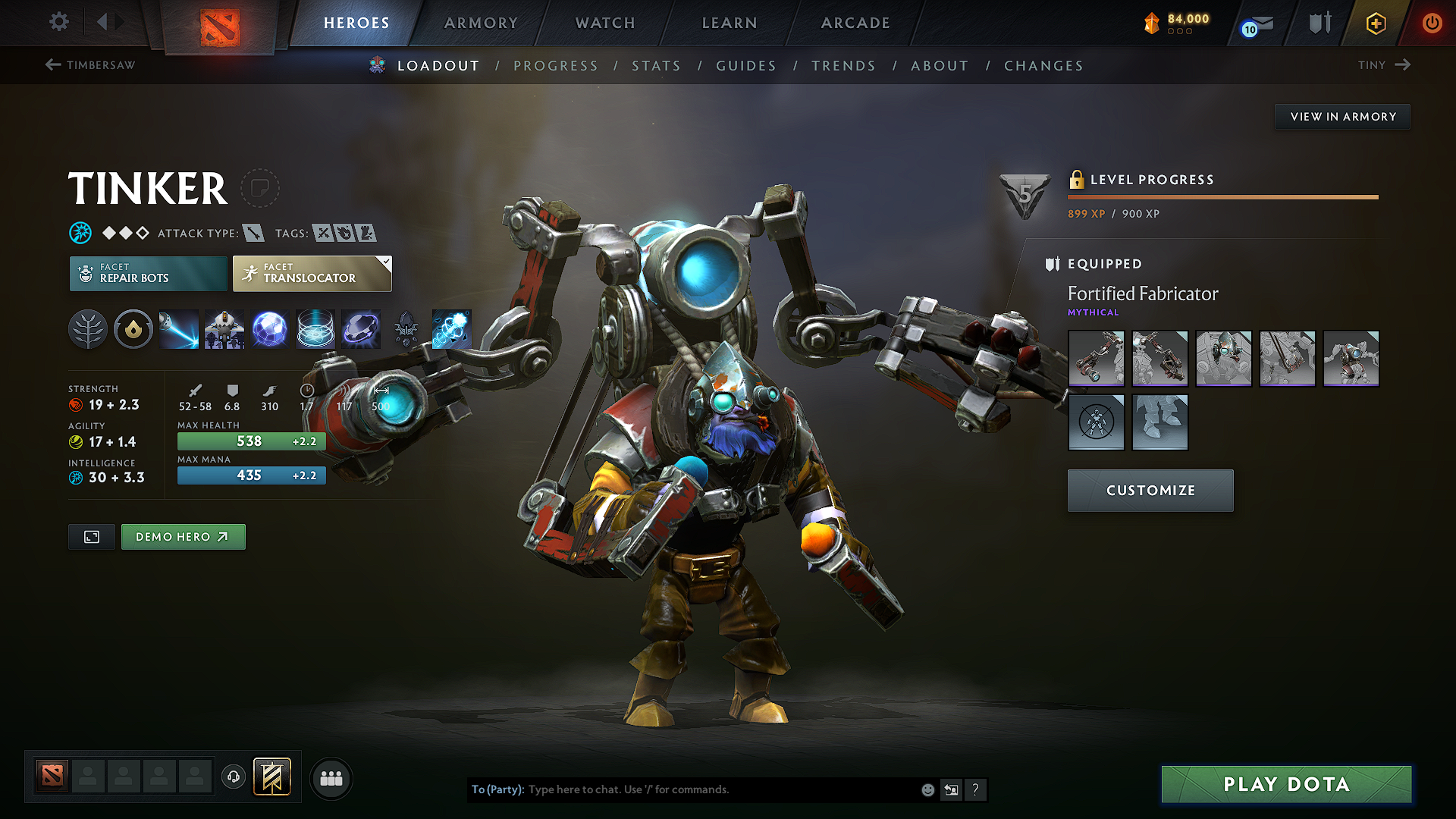Enable the Repair Bots facet

(x=148, y=273)
